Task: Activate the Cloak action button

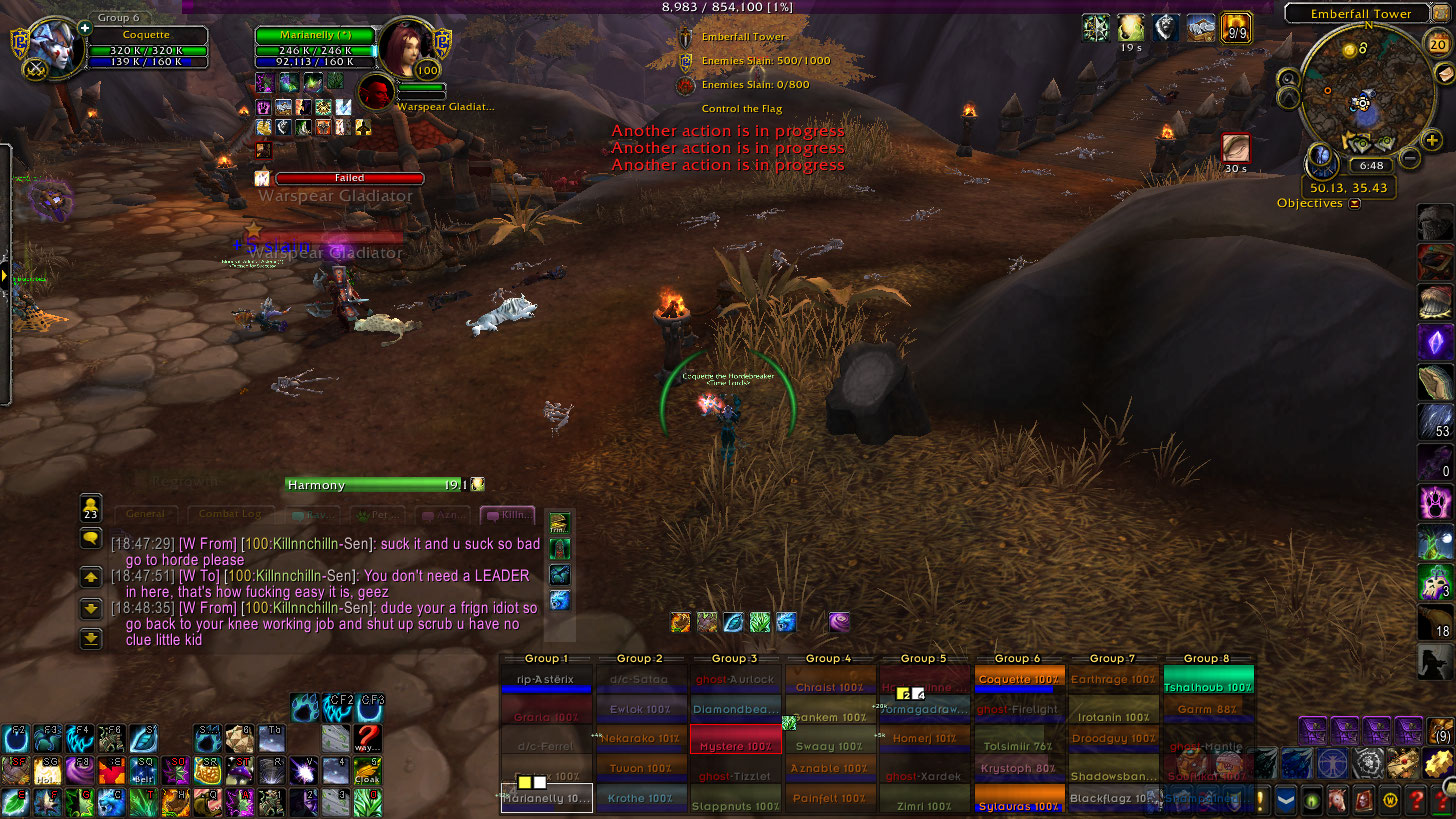Action: point(368,770)
